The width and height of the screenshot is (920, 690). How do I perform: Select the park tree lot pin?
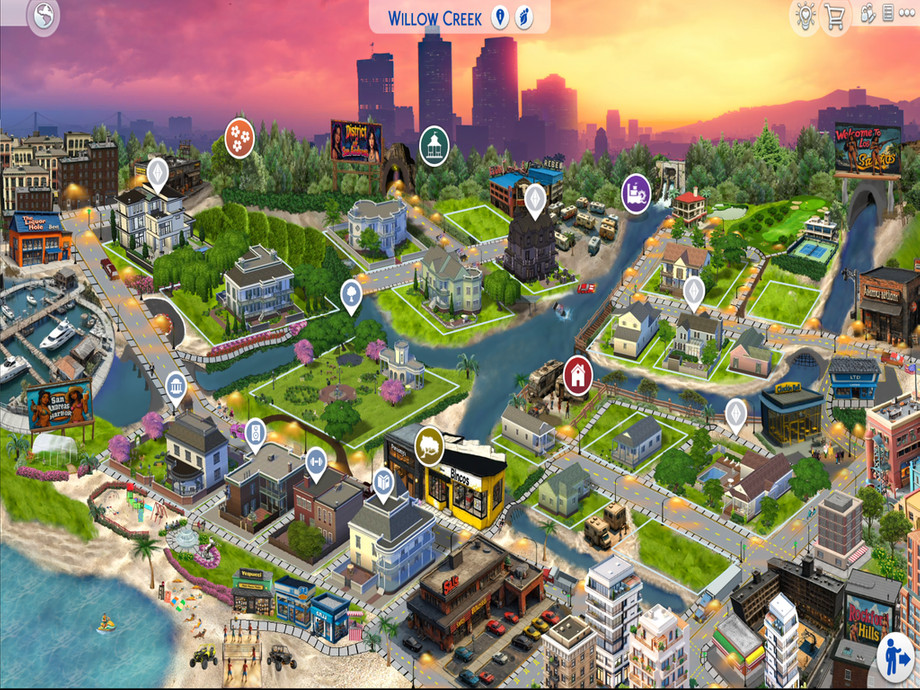click(x=351, y=293)
